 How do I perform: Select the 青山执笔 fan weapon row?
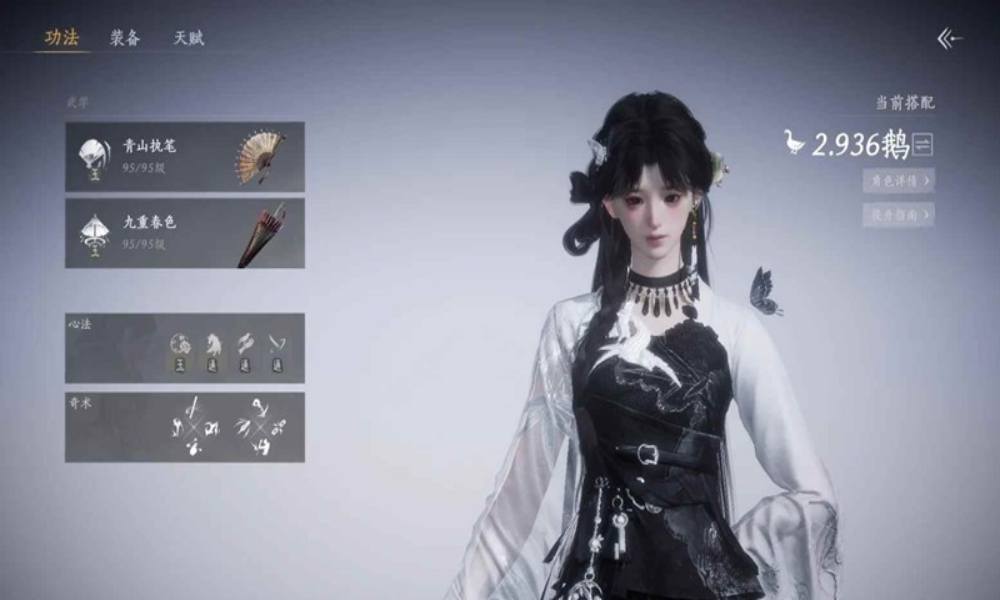[185, 157]
